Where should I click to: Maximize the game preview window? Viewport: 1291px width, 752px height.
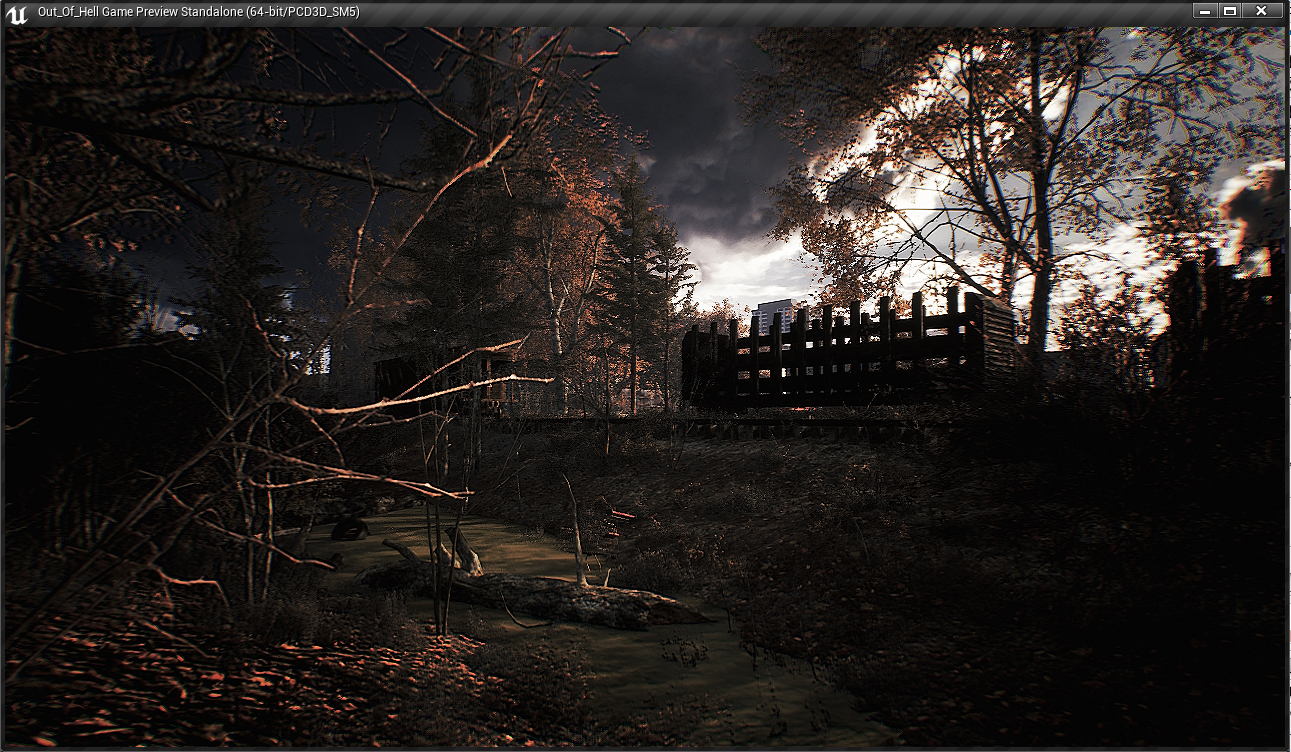(x=1230, y=11)
